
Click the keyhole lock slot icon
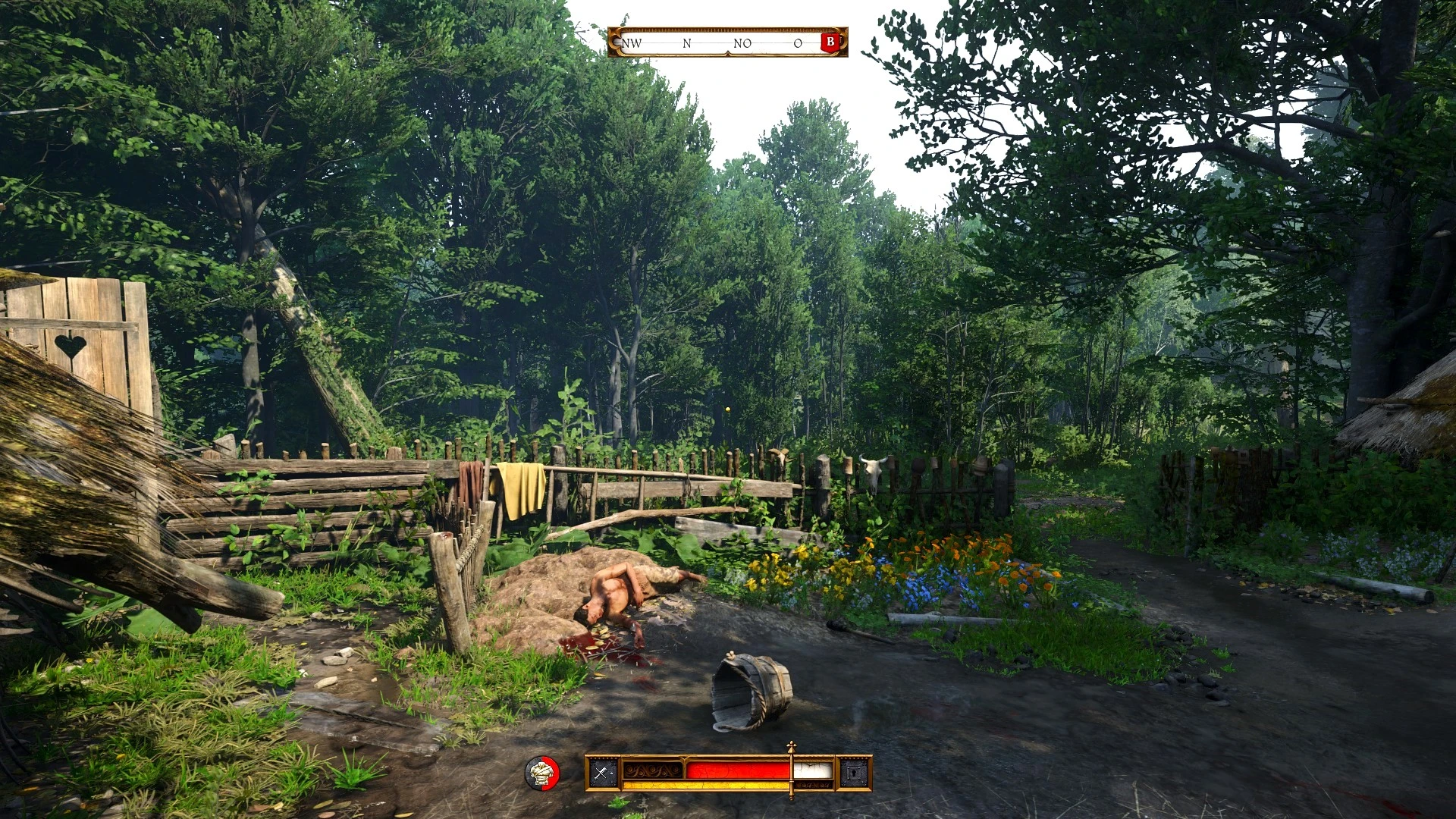[855, 773]
